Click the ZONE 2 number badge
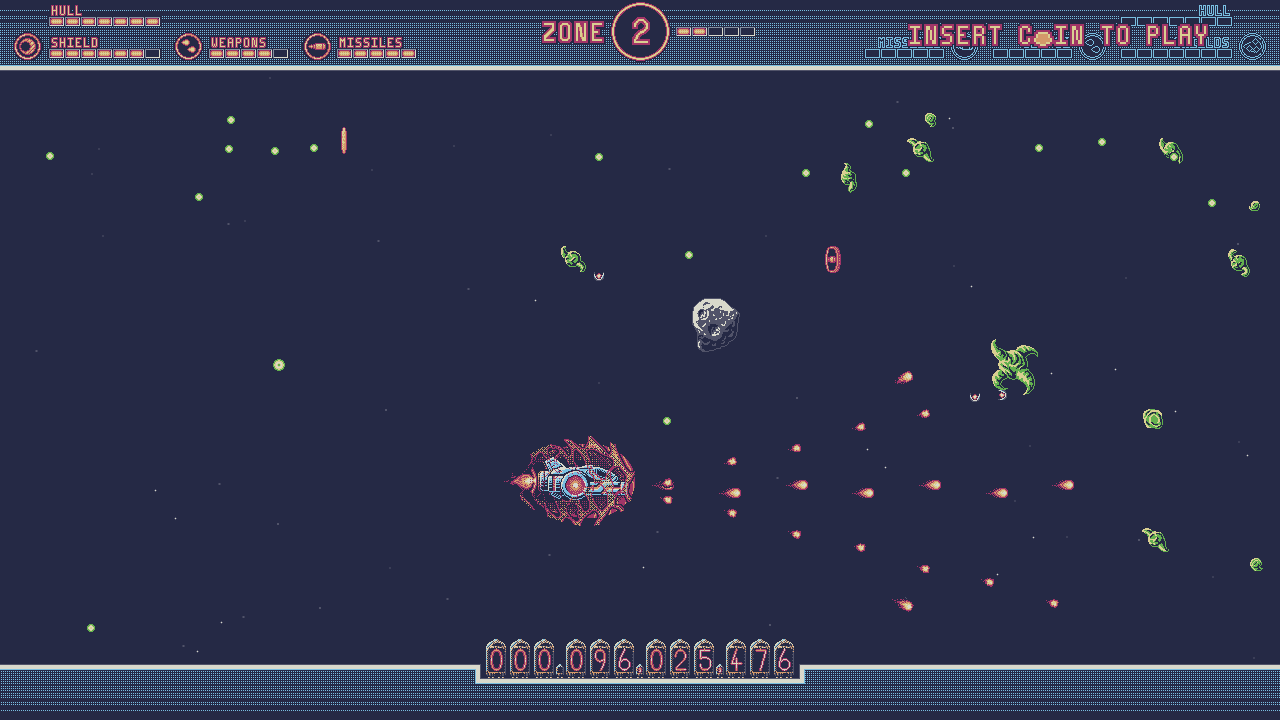Viewport: 1280px width, 720px height. pos(641,31)
